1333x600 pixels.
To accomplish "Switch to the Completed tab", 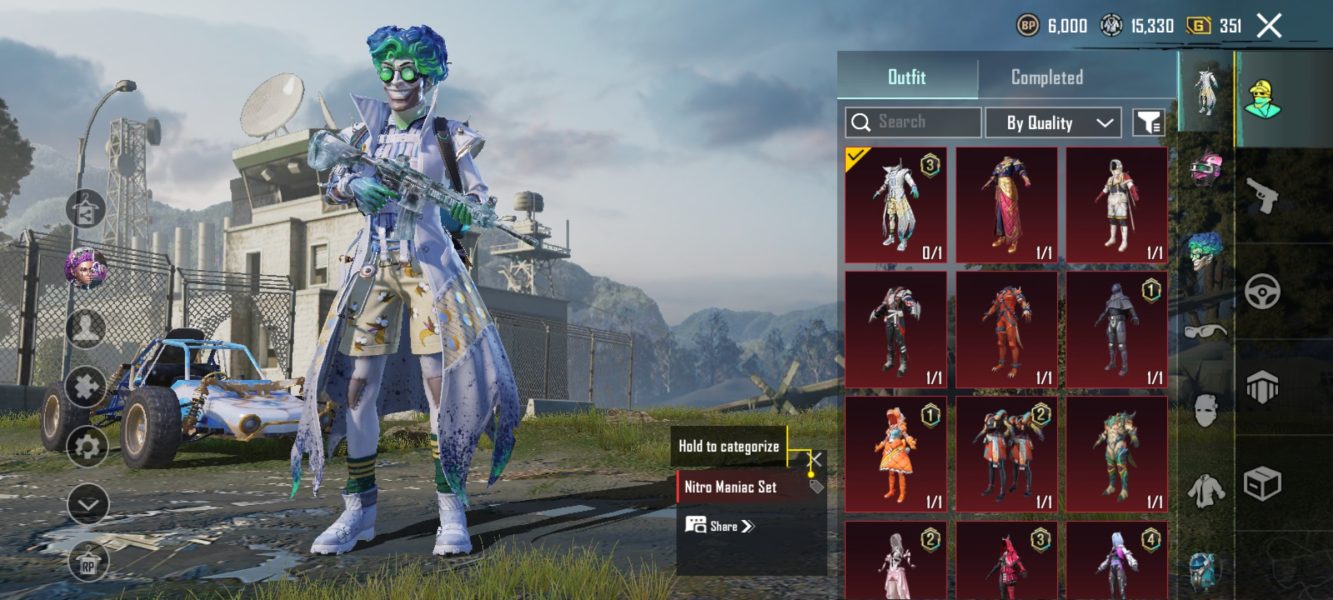I will 1046,77.
